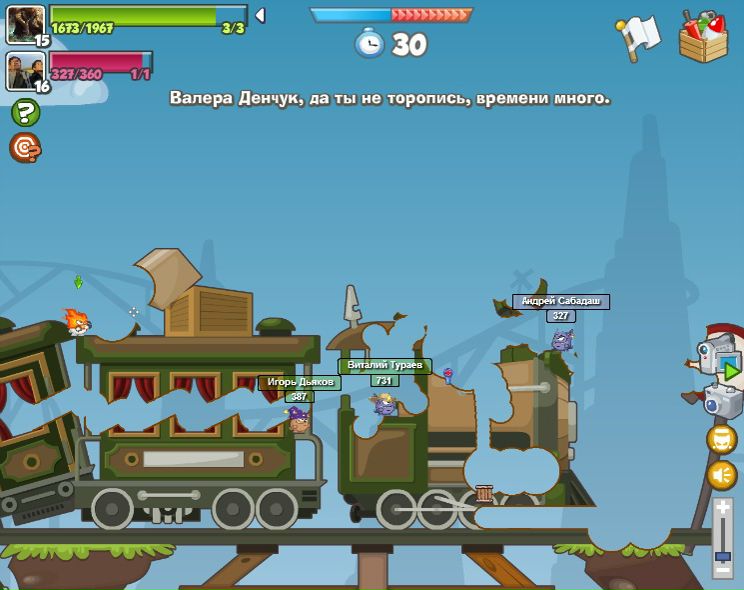Zoom out with the minus button
Image resolution: width=744 pixels, height=590 pixels.
pyautogui.click(x=722, y=571)
